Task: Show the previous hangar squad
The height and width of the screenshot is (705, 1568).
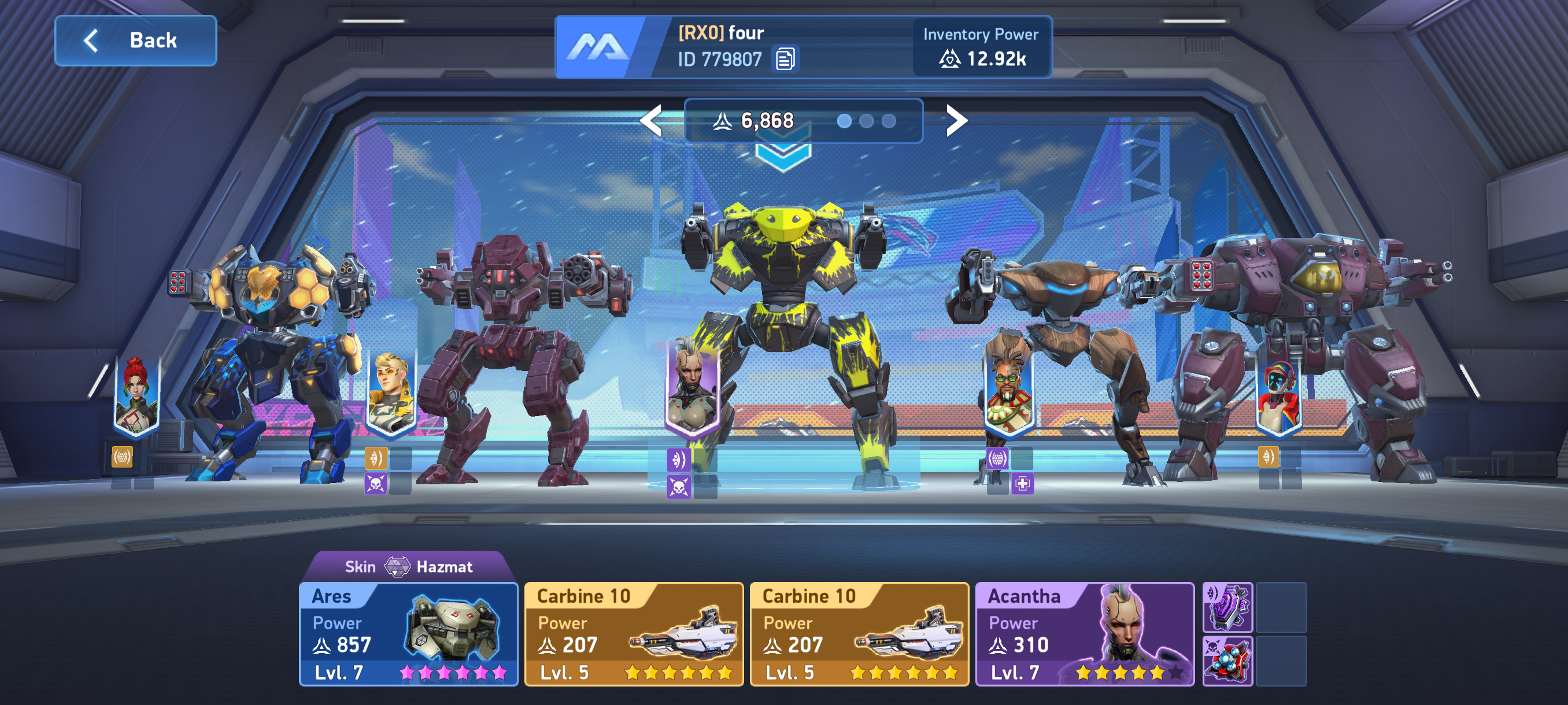Action: [651, 120]
